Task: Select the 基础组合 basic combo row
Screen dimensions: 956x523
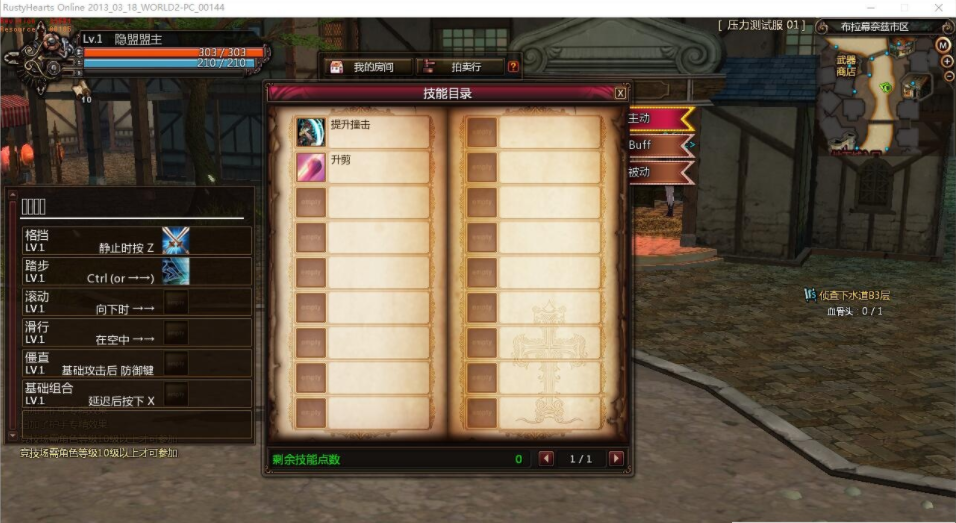Action: click(x=137, y=394)
